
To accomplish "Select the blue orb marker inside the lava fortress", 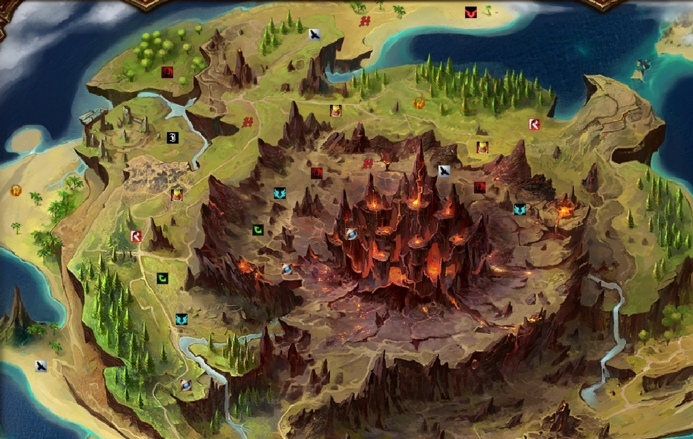I will pyautogui.click(x=352, y=233).
